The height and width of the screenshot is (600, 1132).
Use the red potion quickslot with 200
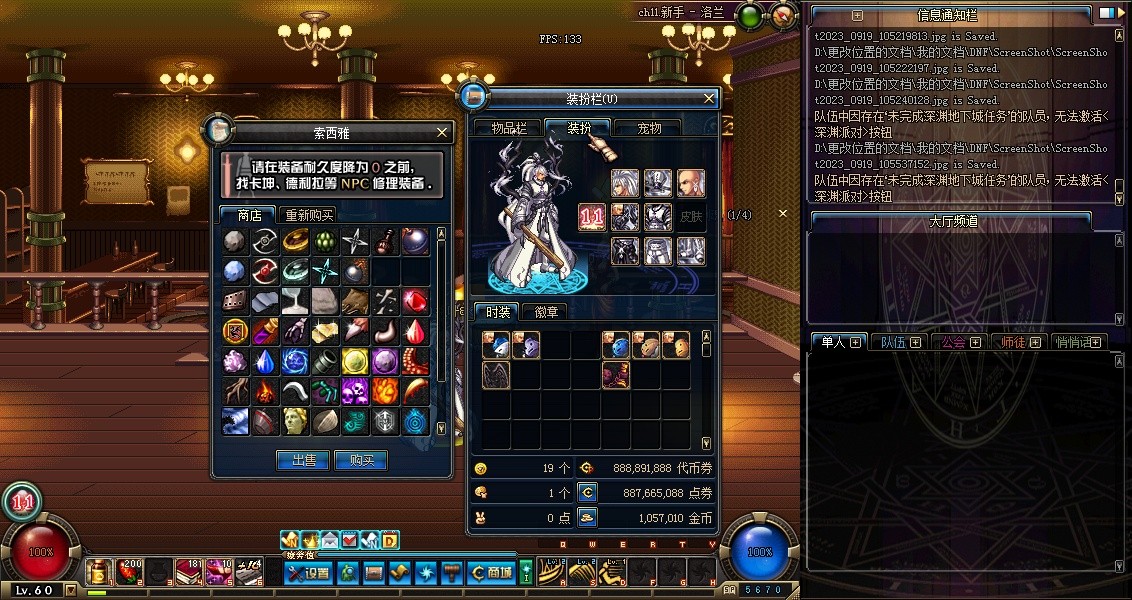[x=130, y=572]
